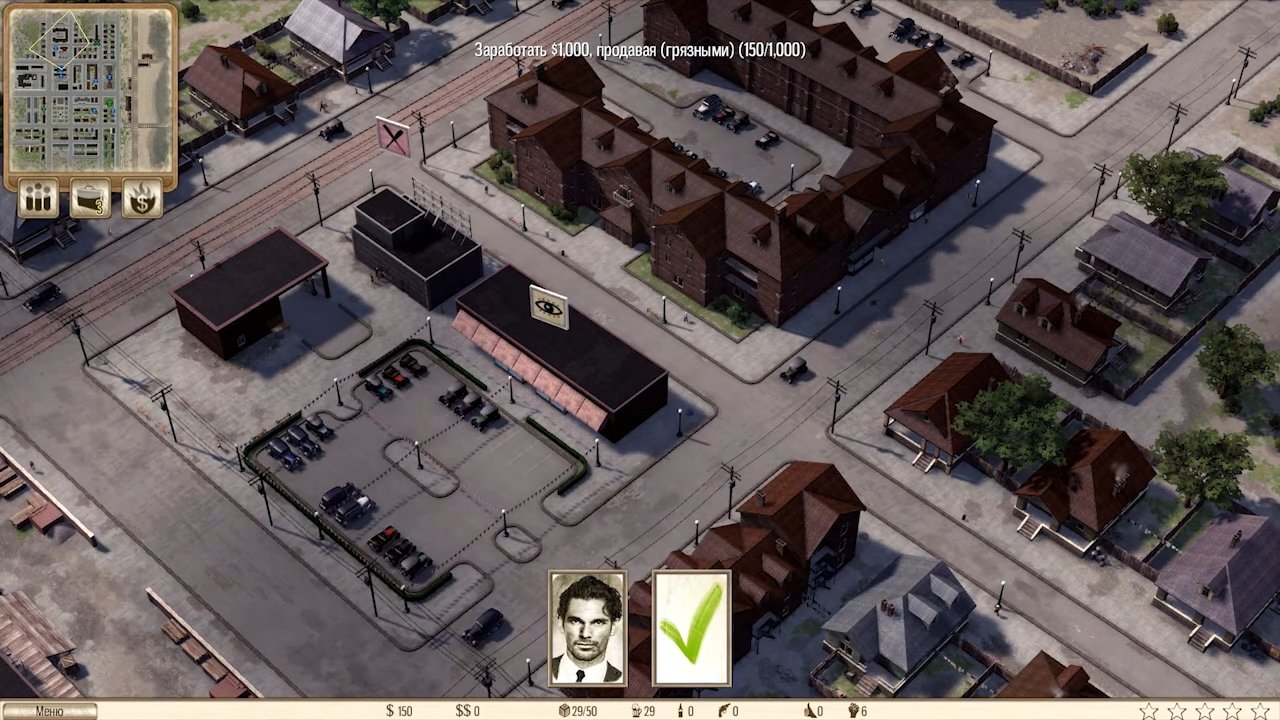Image resolution: width=1280 pixels, height=720 pixels.
Task: Click the crossed-out red building marker
Action: [393, 137]
